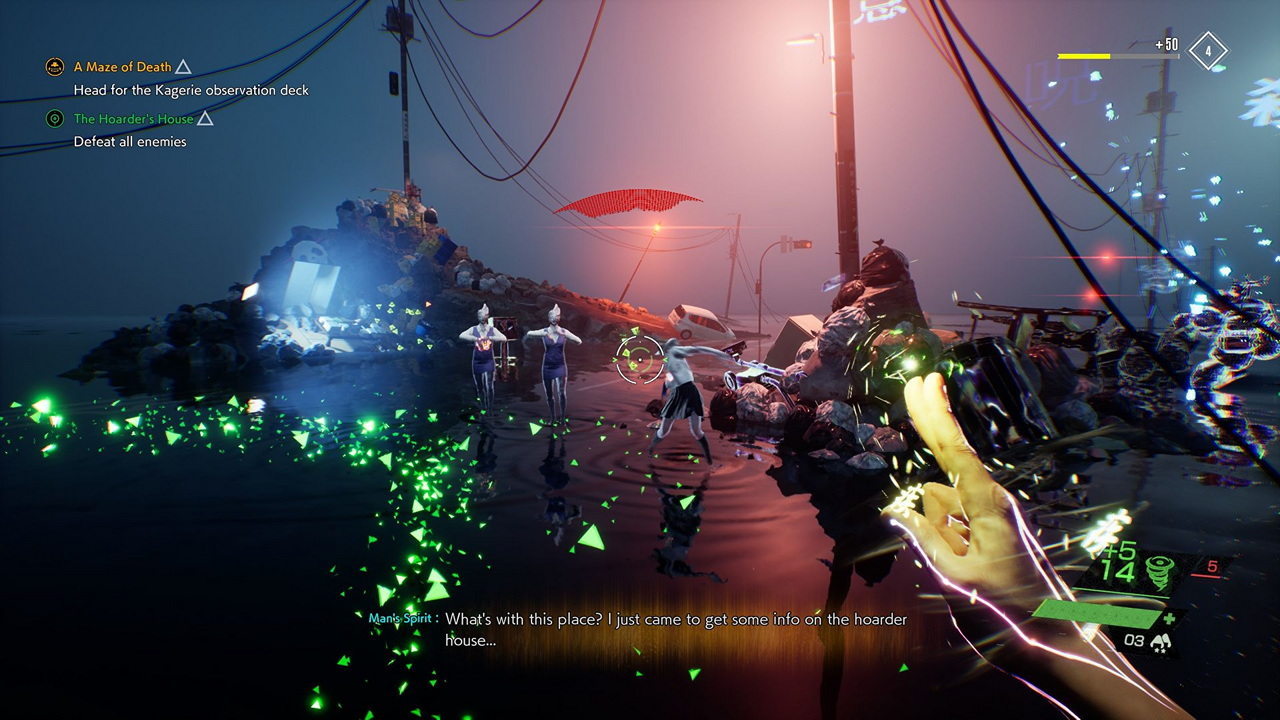The width and height of the screenshot is (1280, 720).
Task: Select the green wind tornado ability icon
Action: [x=1159, y=570]
